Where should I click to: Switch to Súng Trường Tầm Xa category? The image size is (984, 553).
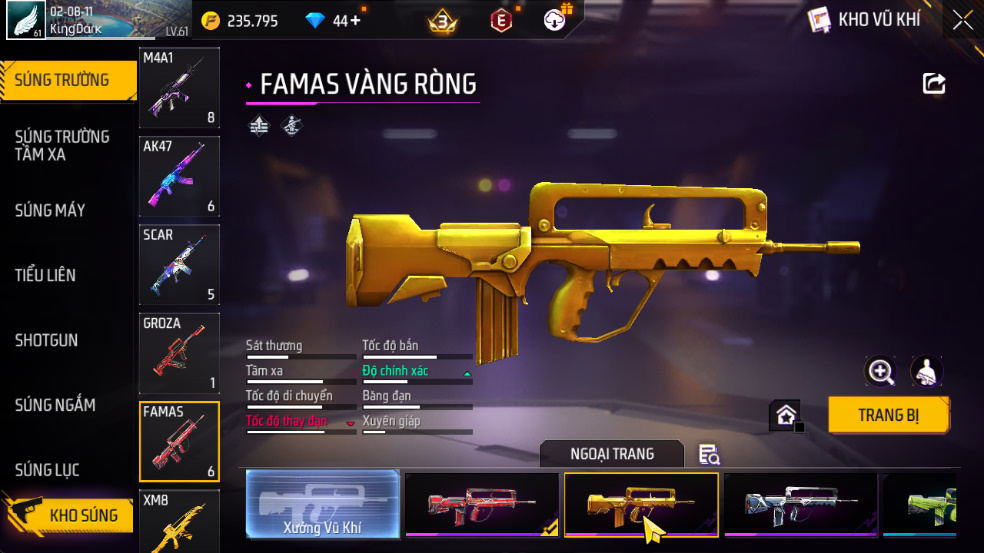point(62,145)
